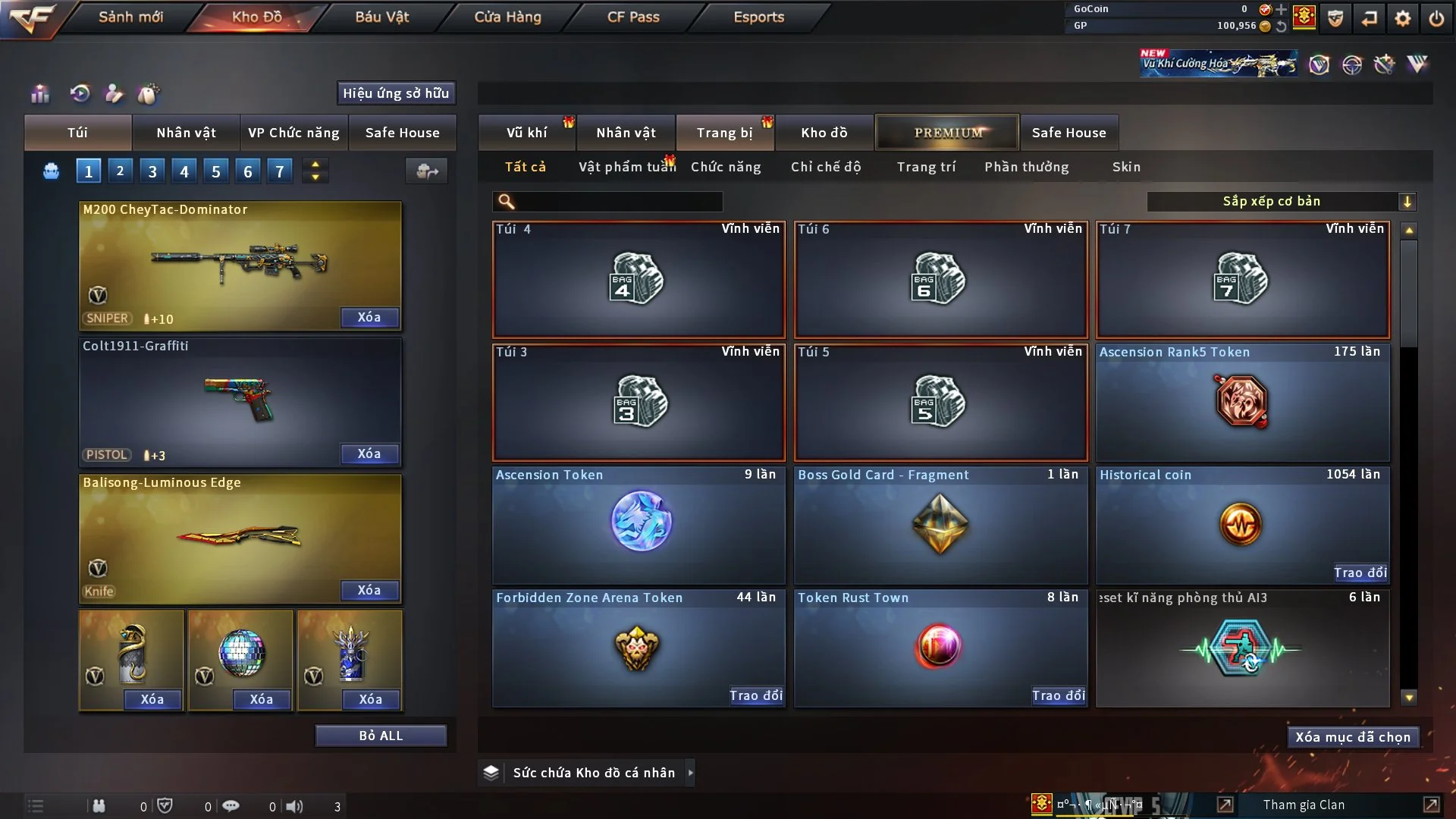Click Xóa mục đã chọn button
This screenshot has width=1456, height=819.
pos(1353,737)
